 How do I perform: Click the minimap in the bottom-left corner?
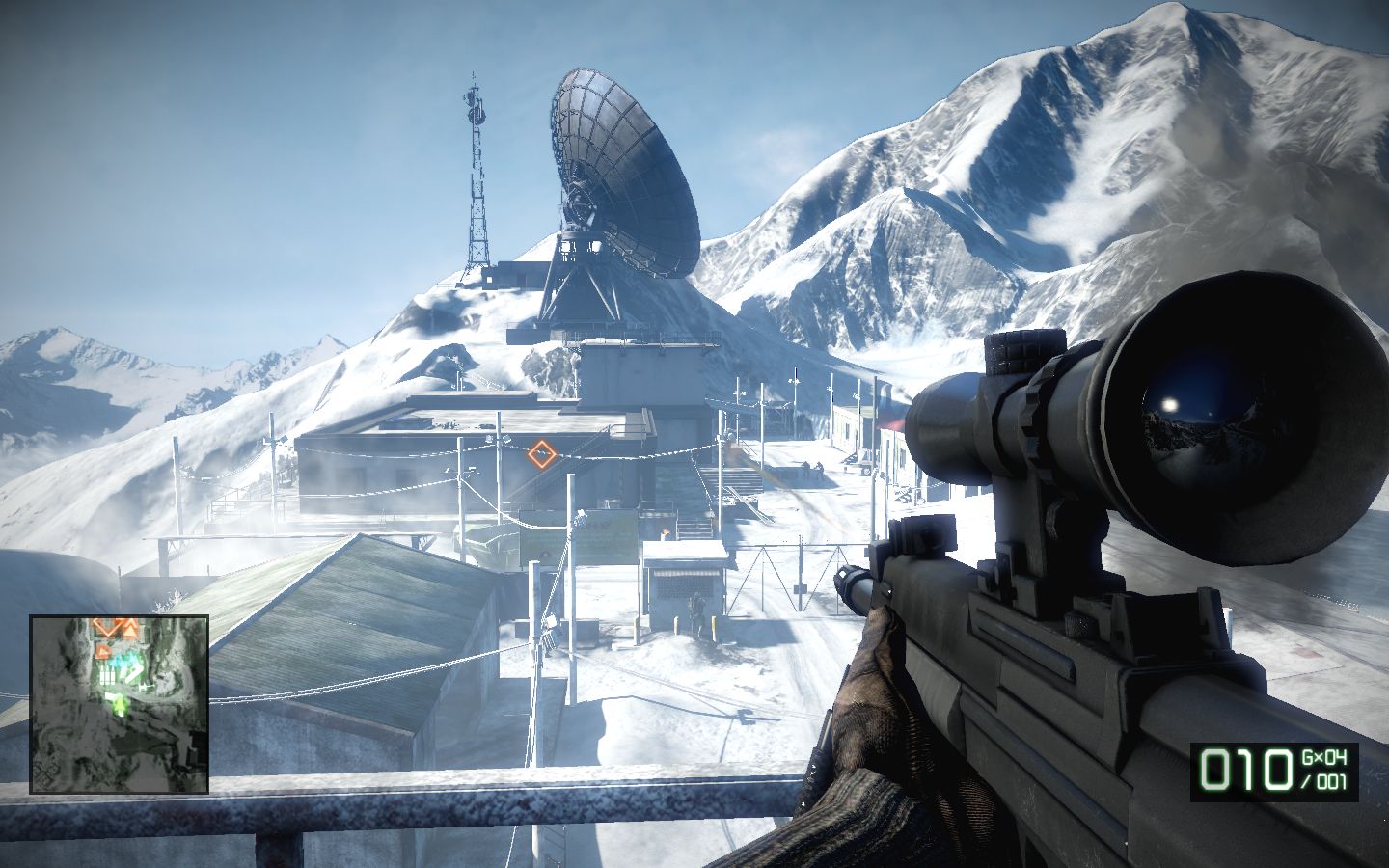pos(120,704)
